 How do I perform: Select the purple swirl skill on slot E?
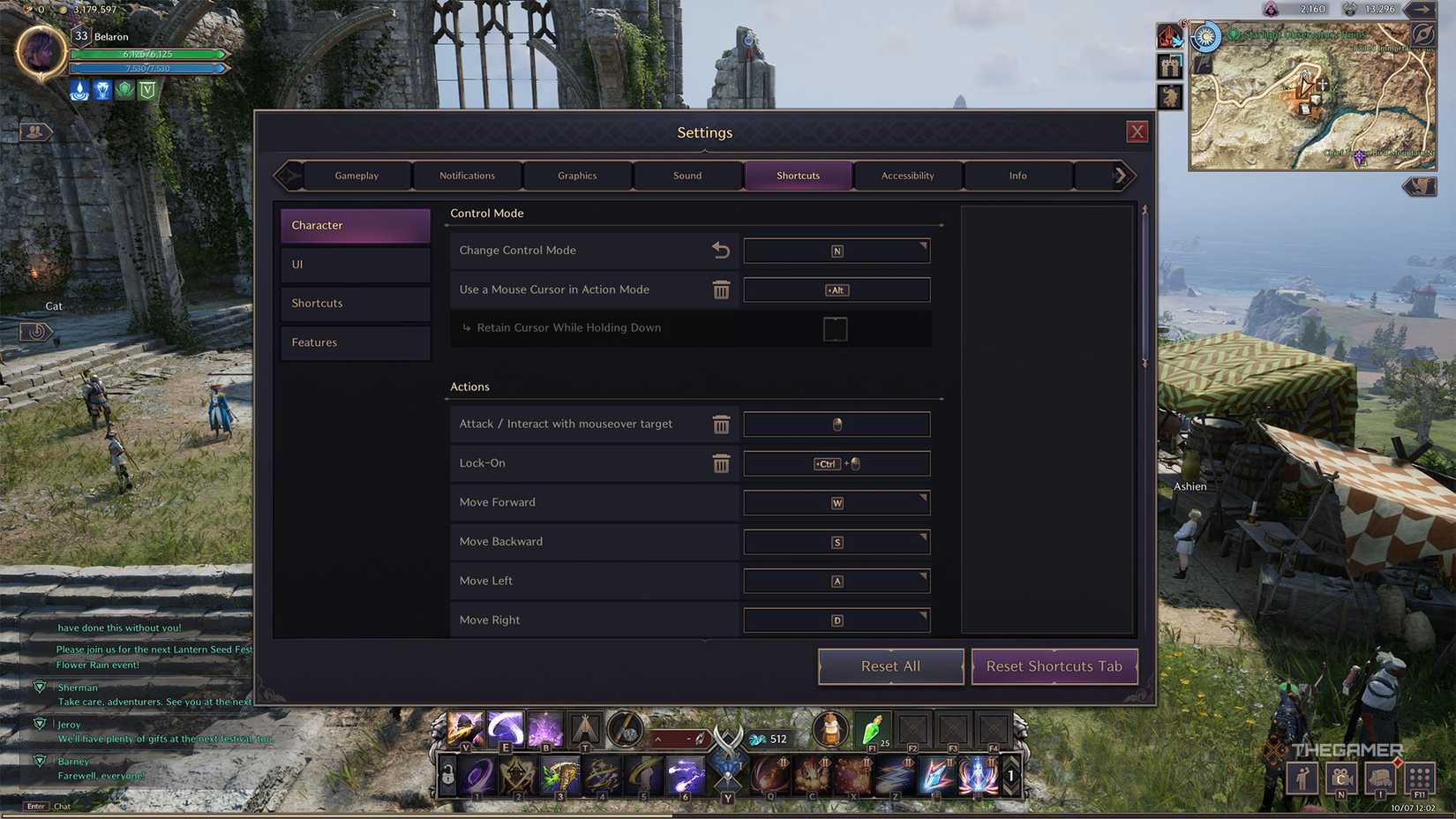pos(507,729)
